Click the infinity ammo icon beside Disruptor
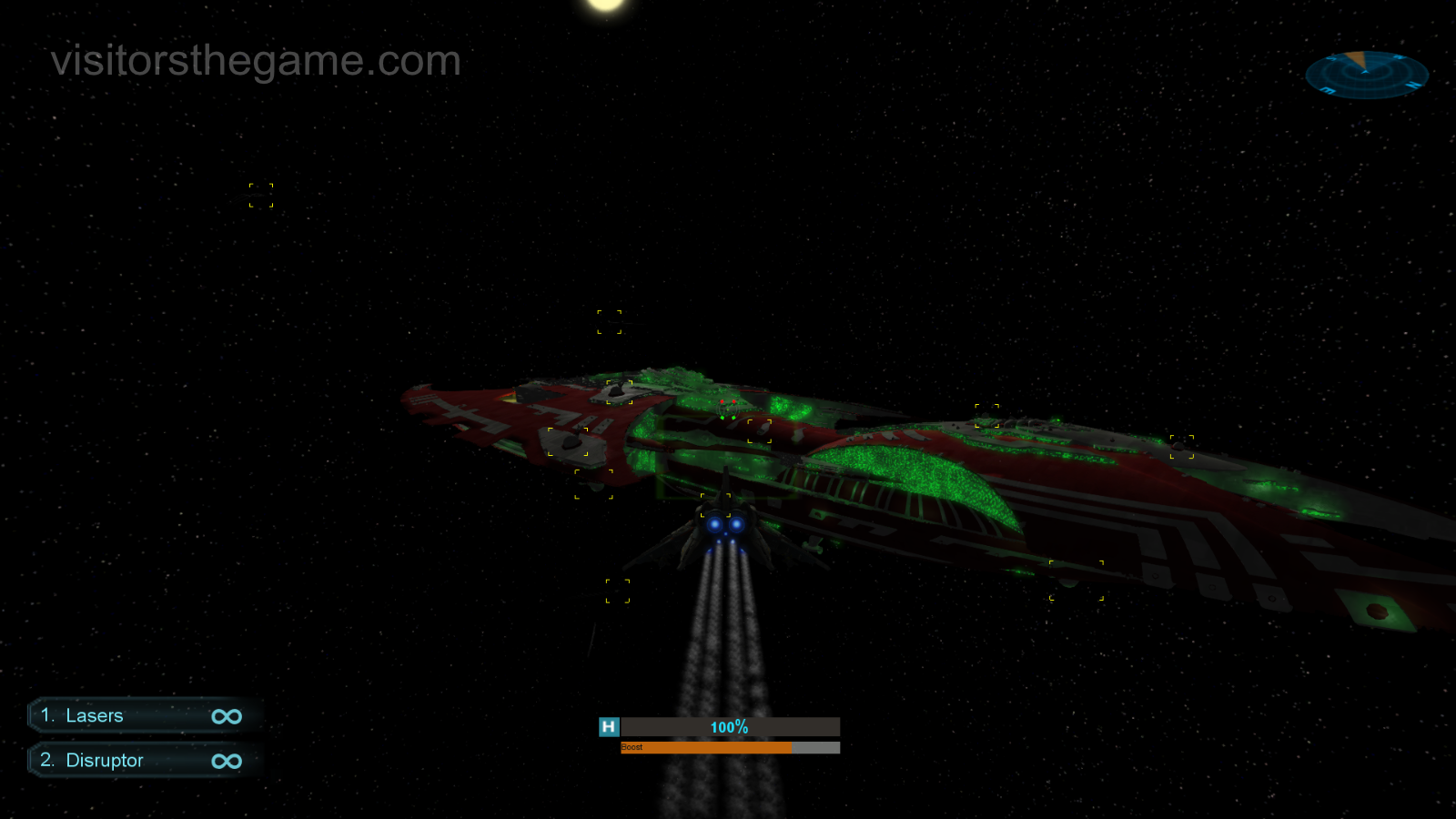Viewport: 1456px width, 819px height. [x=227, y=760]
